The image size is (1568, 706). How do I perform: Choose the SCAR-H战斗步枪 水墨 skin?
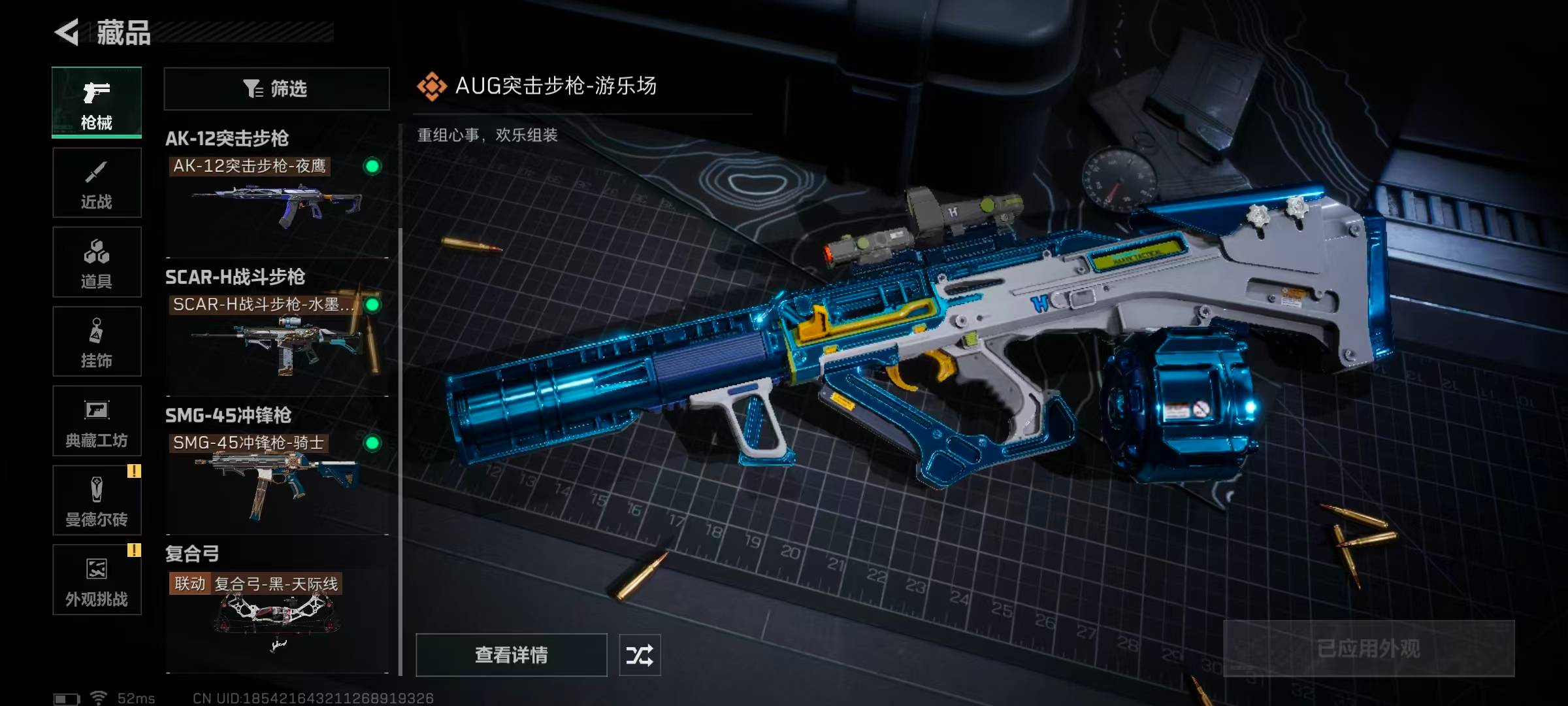coord(277,335)
